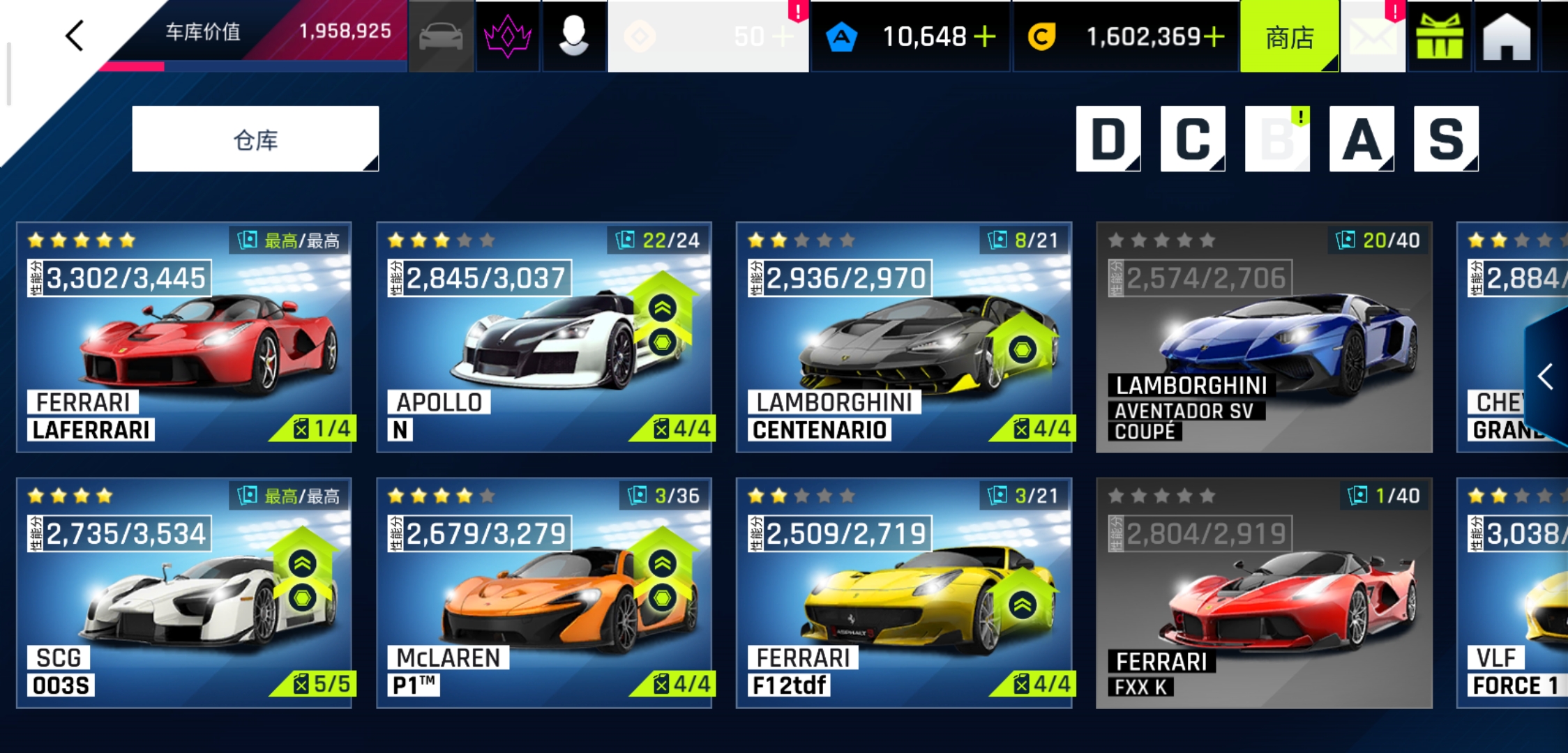Select the Ferrari F12tdf card
Image resolution: width=1568 pixels, height=753 pixels.
coord(904,593)
